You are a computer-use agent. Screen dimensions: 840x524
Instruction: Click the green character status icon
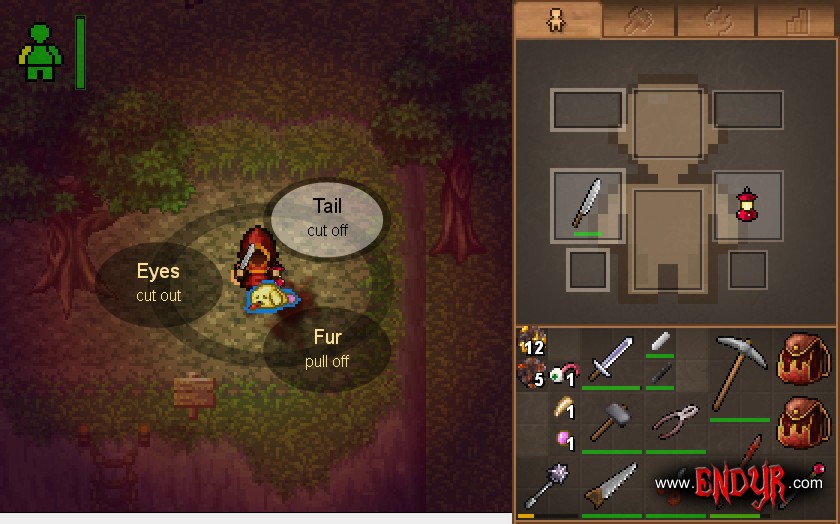tap(40, 52)
